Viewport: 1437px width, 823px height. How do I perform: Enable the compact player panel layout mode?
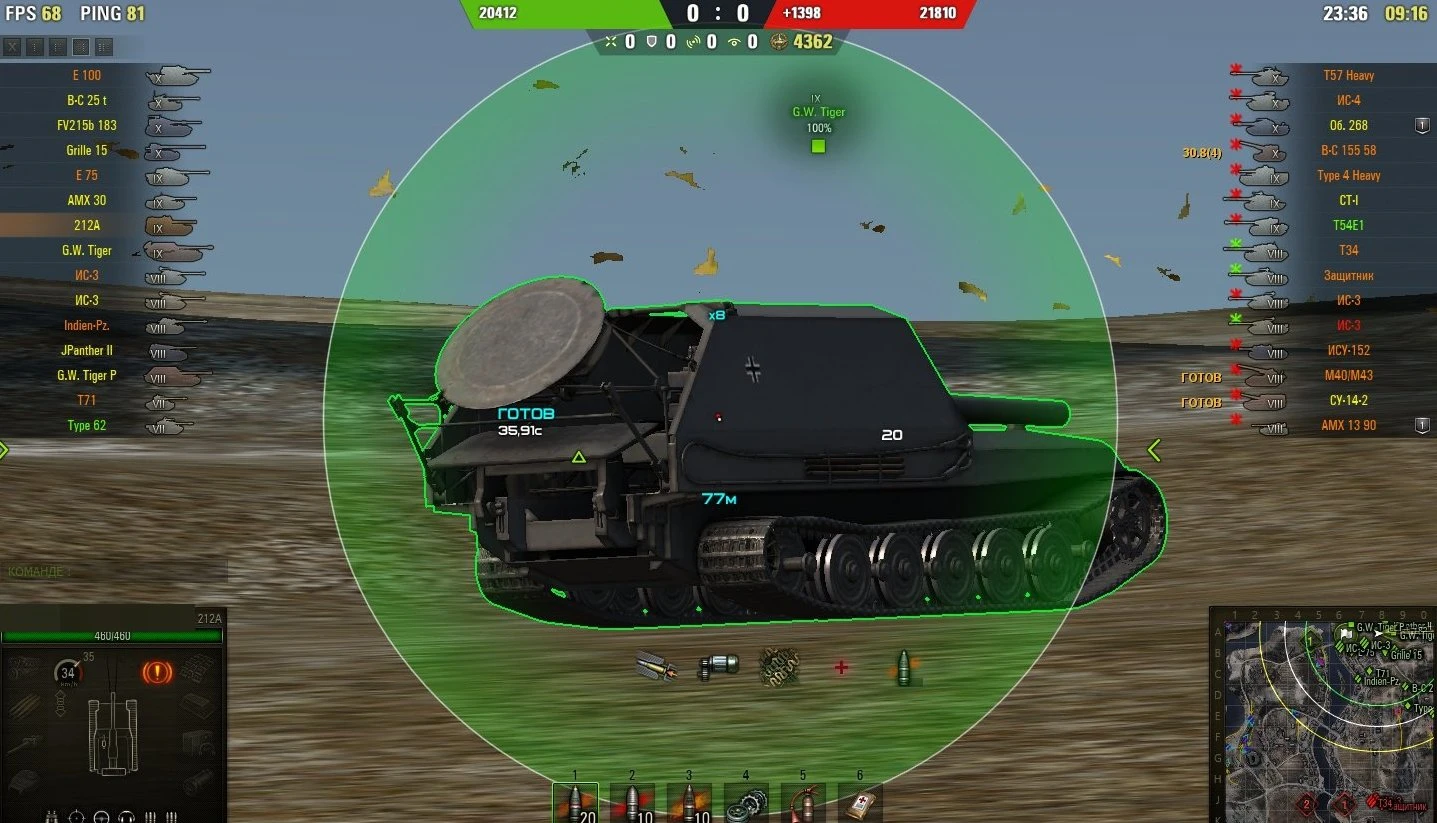click(33, 45)
